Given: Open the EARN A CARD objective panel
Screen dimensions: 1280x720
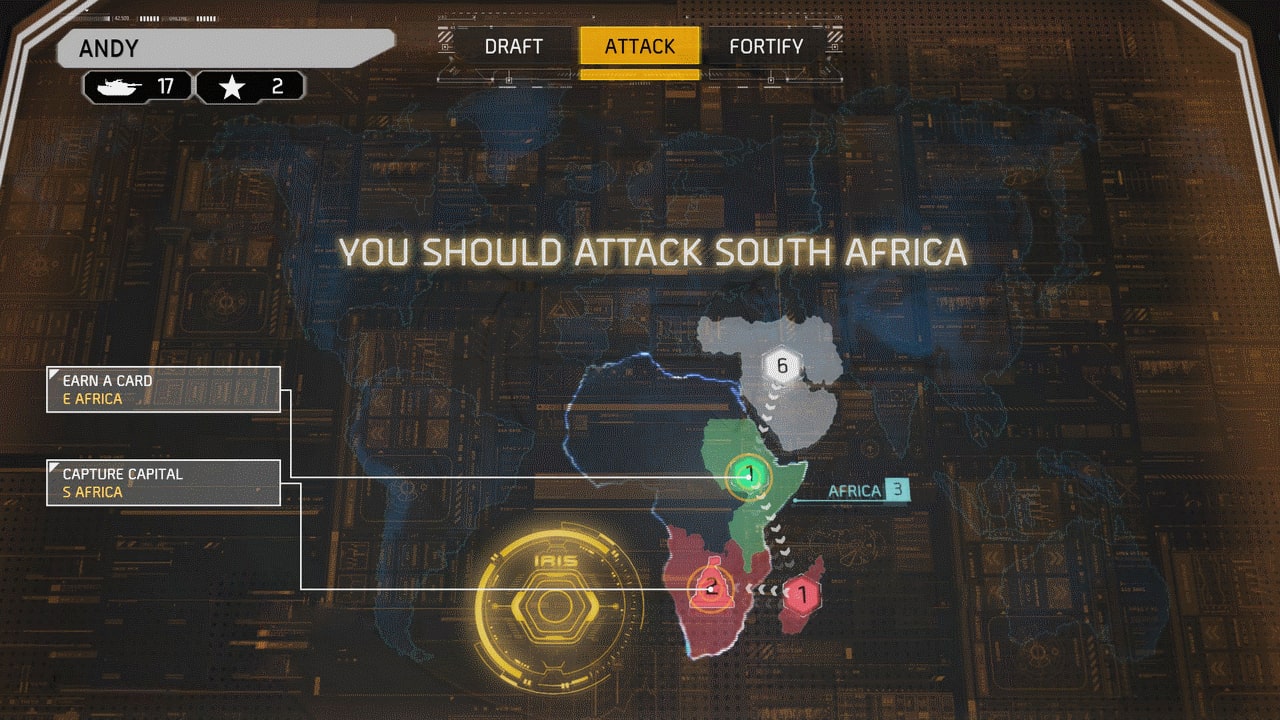Looking at the screenshot, I should coord(163,388).
